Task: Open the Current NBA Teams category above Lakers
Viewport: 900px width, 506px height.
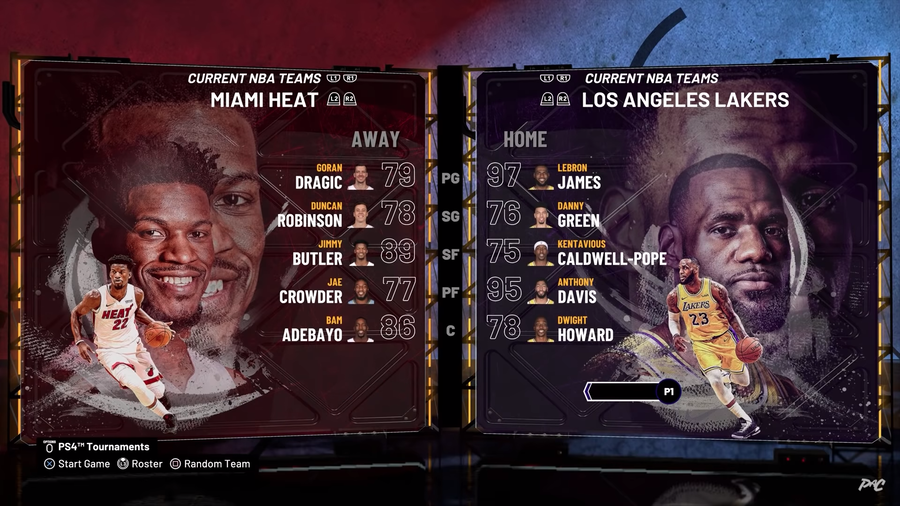Action: (x=651, y=78)
